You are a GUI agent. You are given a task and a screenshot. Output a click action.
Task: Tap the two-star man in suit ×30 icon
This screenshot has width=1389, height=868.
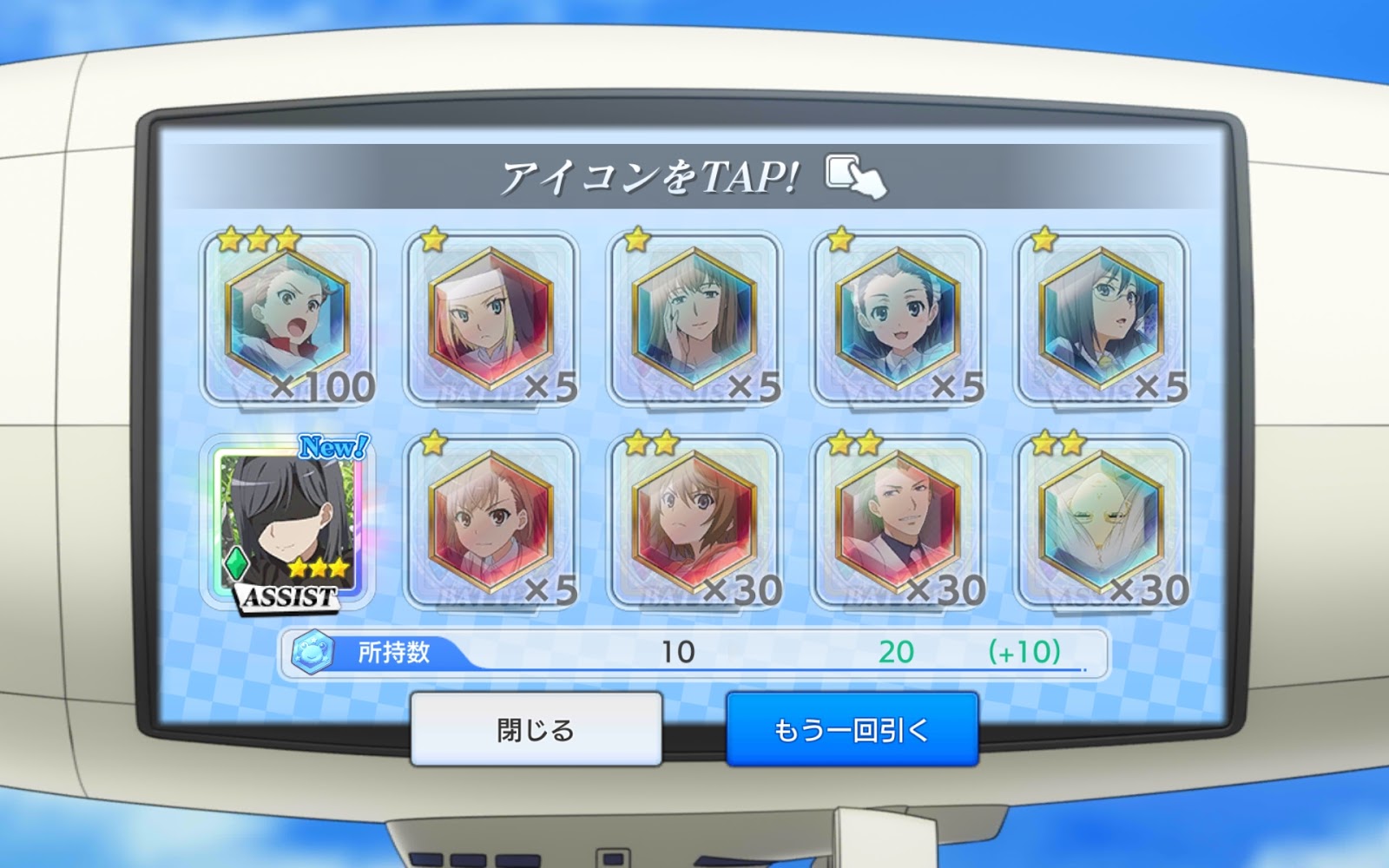point(899,523)
